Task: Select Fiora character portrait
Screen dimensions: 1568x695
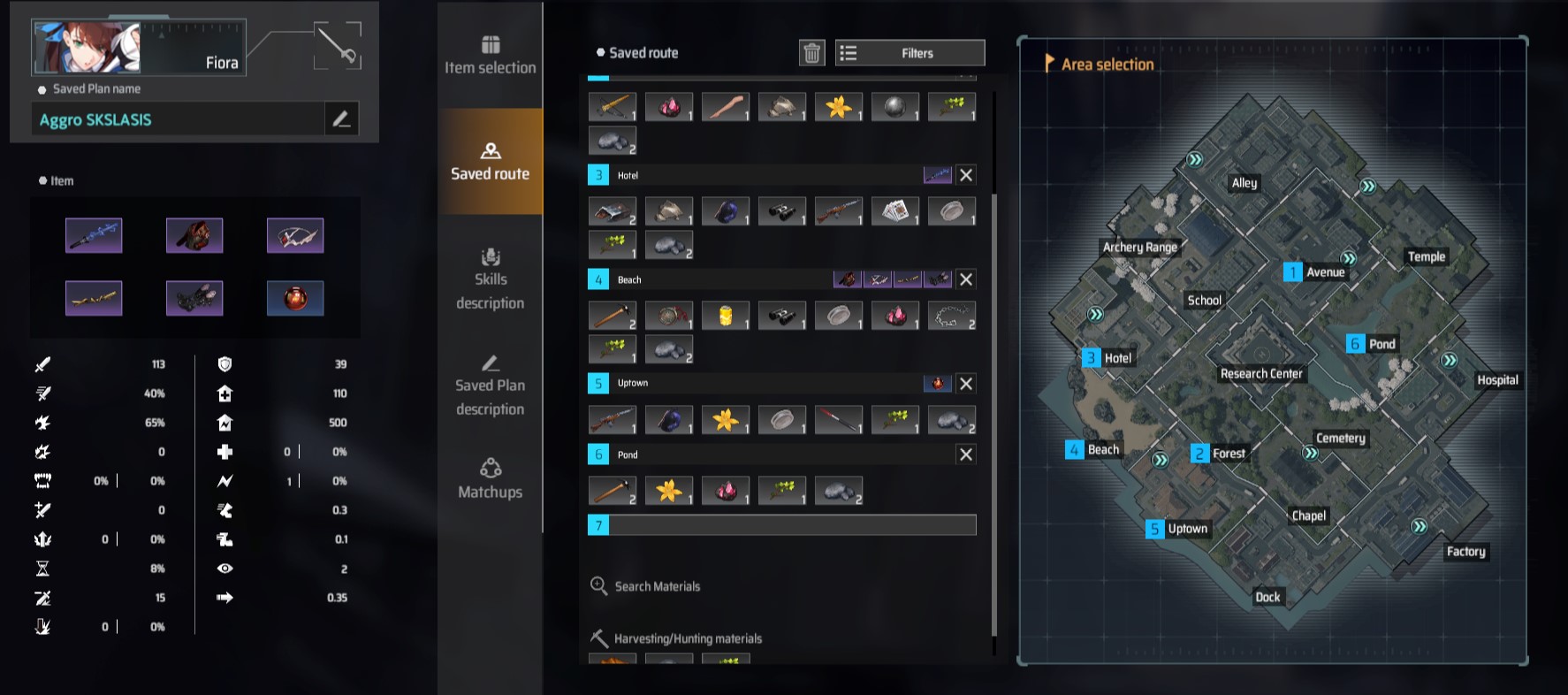Action: (x=87, y=47)
